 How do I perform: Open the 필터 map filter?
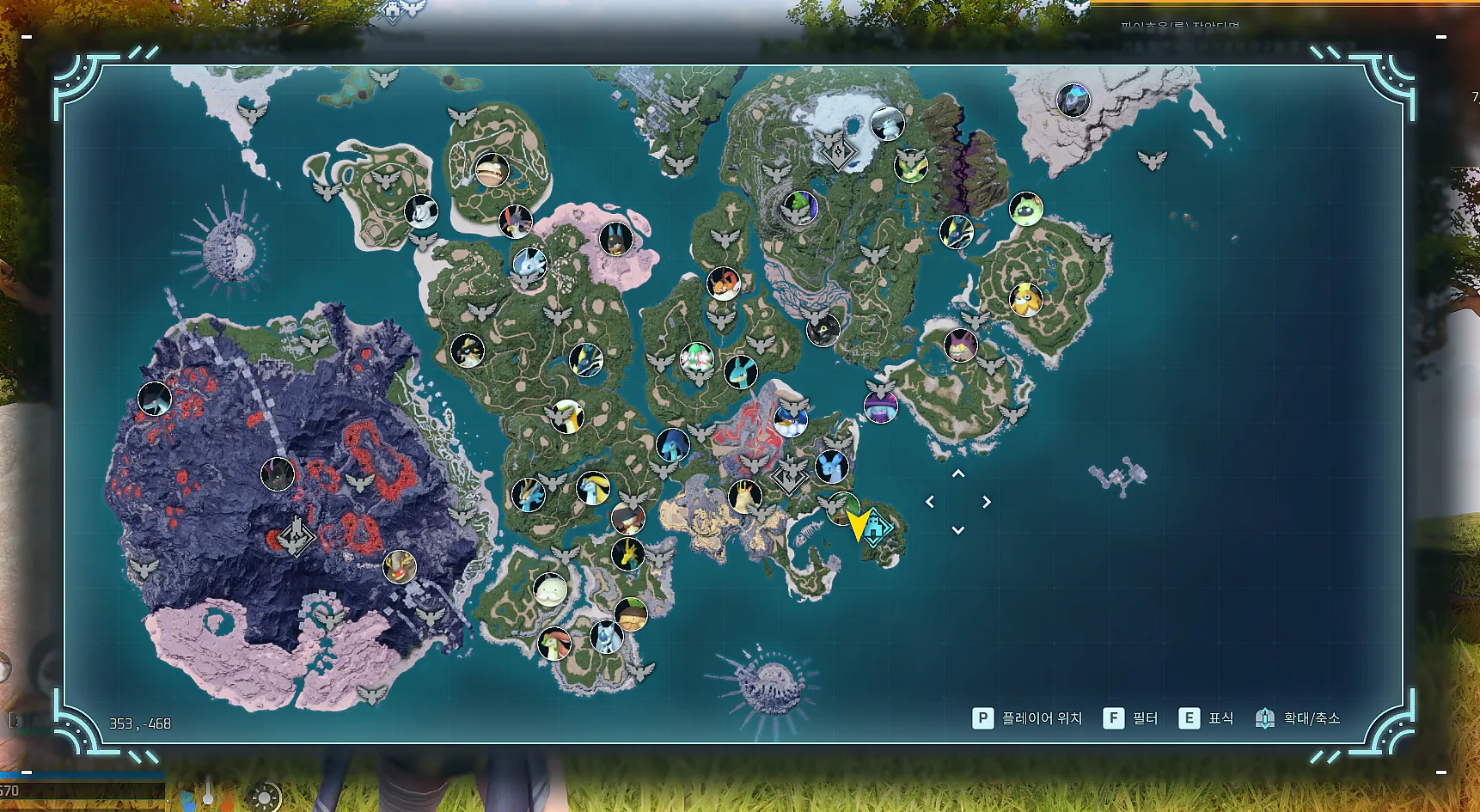[x=1131, y=718]
